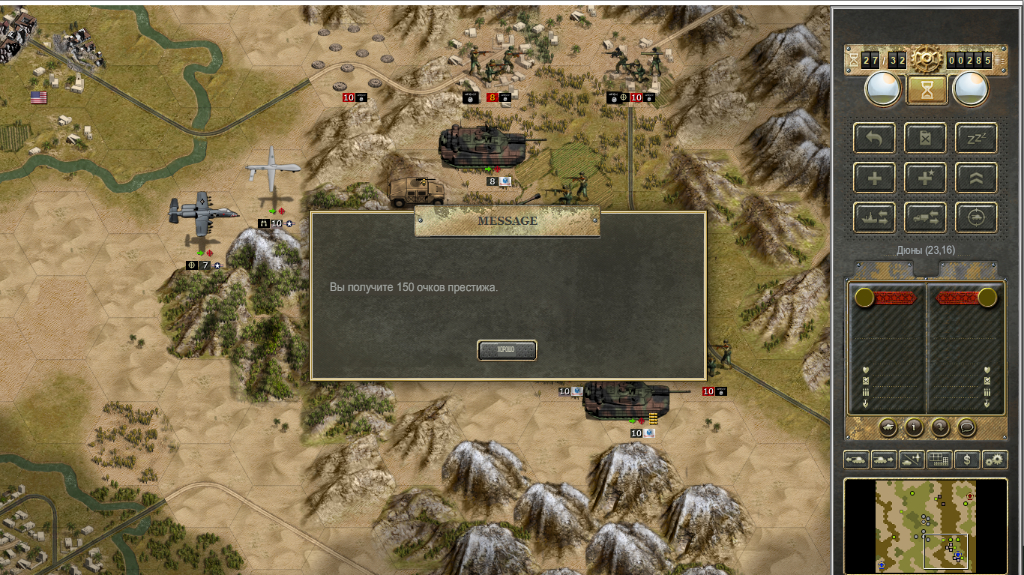1024x575 pixels.
Task: Undo the last move with the arrow button
Action: 874,138
